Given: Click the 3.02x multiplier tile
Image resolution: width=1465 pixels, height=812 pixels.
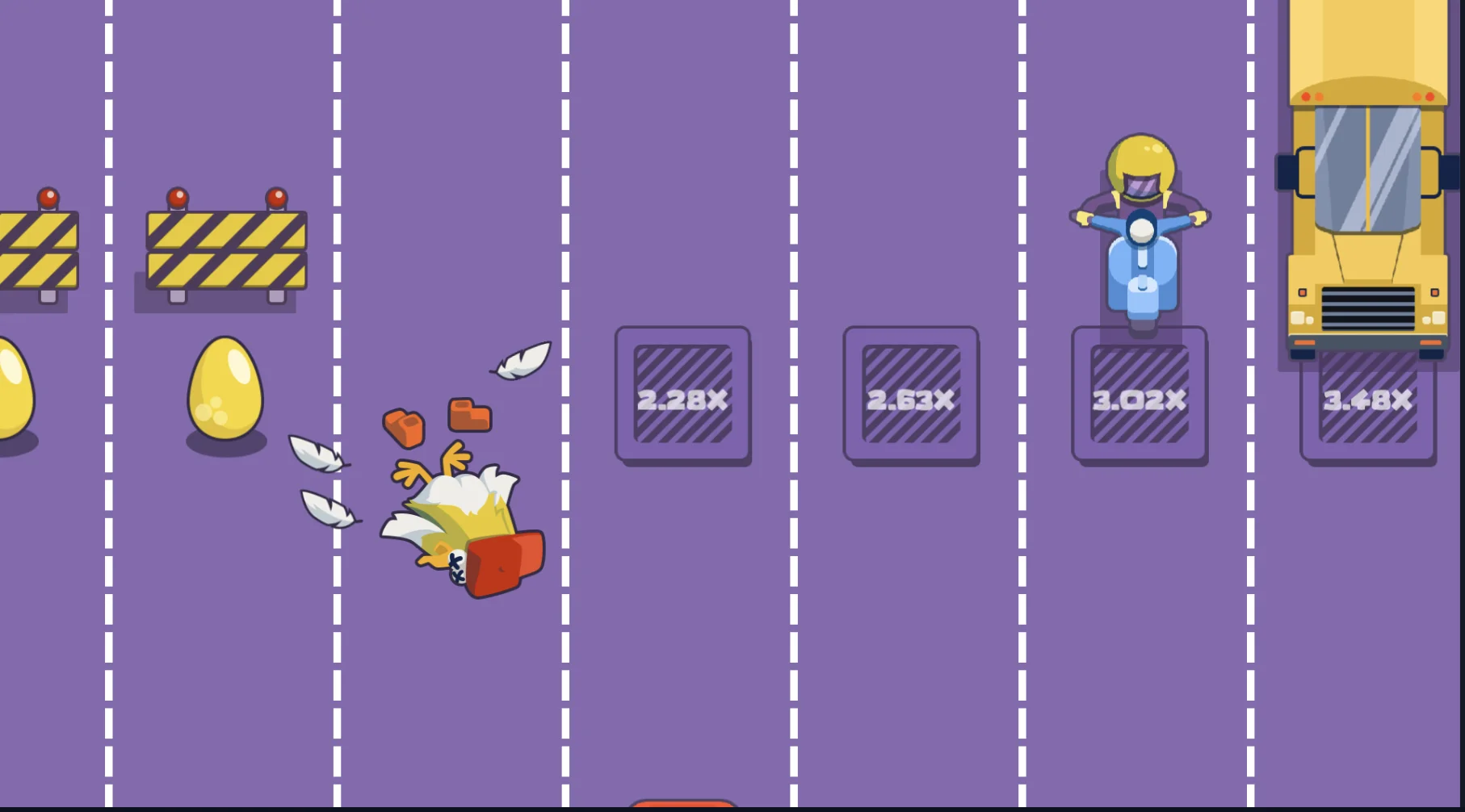Looking at the screenshot, I should (1140, 396).
